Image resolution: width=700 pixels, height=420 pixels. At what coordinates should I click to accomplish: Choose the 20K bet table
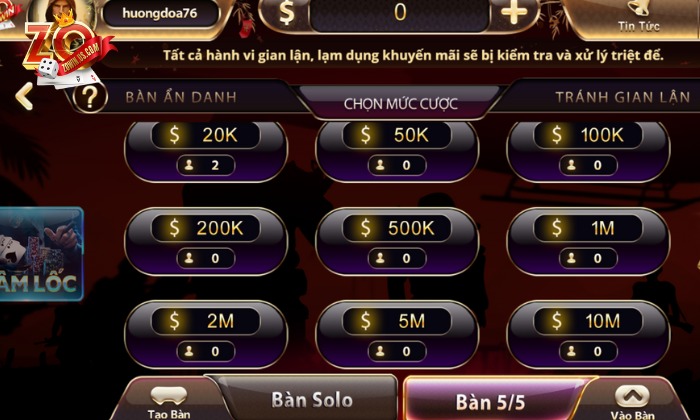point(205,148)
